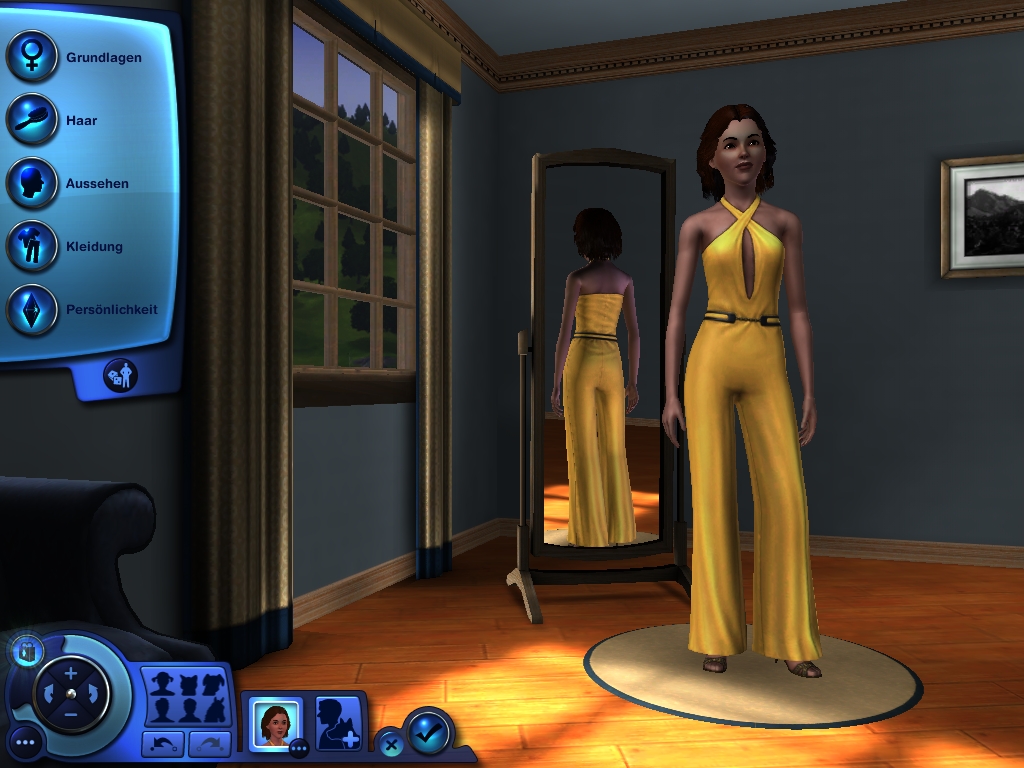Open the Sim and pet type selector panel
This screenshot has height=768, width=1024.
pos(187,697)
